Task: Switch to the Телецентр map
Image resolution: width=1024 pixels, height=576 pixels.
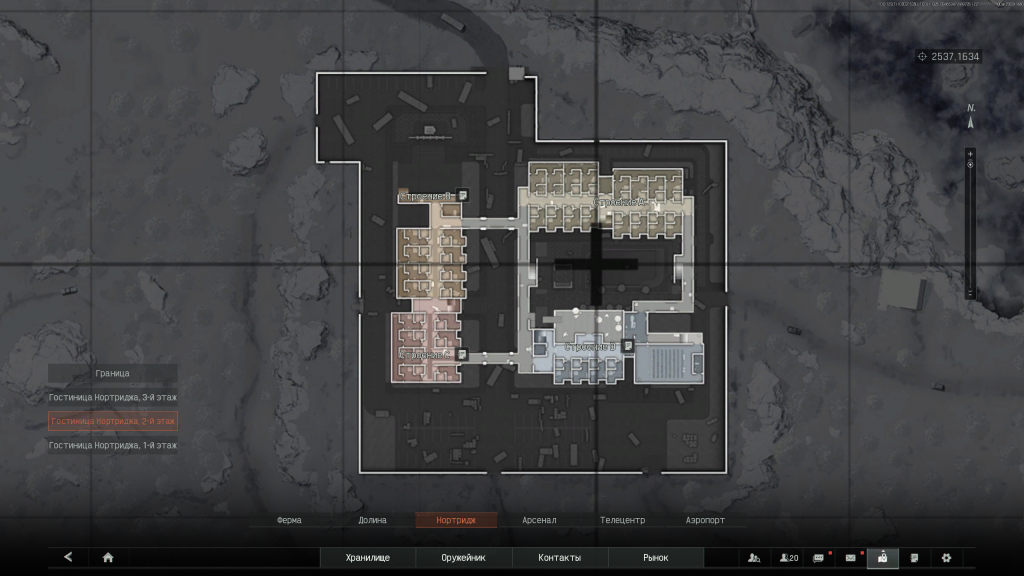Action: (622, 520)
